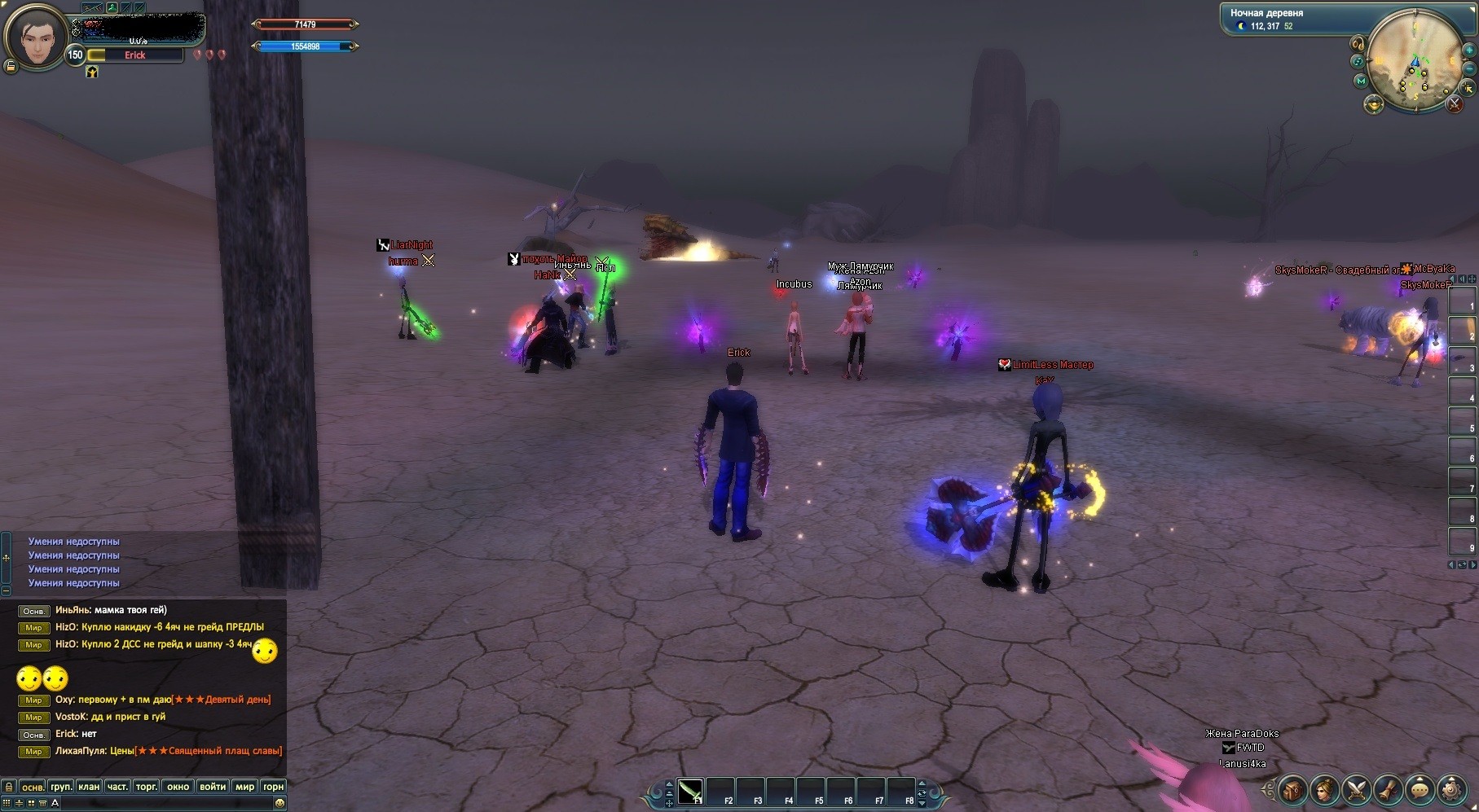1479x812 pixels.
Task: Open the speech bubble social icon
Action: click(1420, 789)
